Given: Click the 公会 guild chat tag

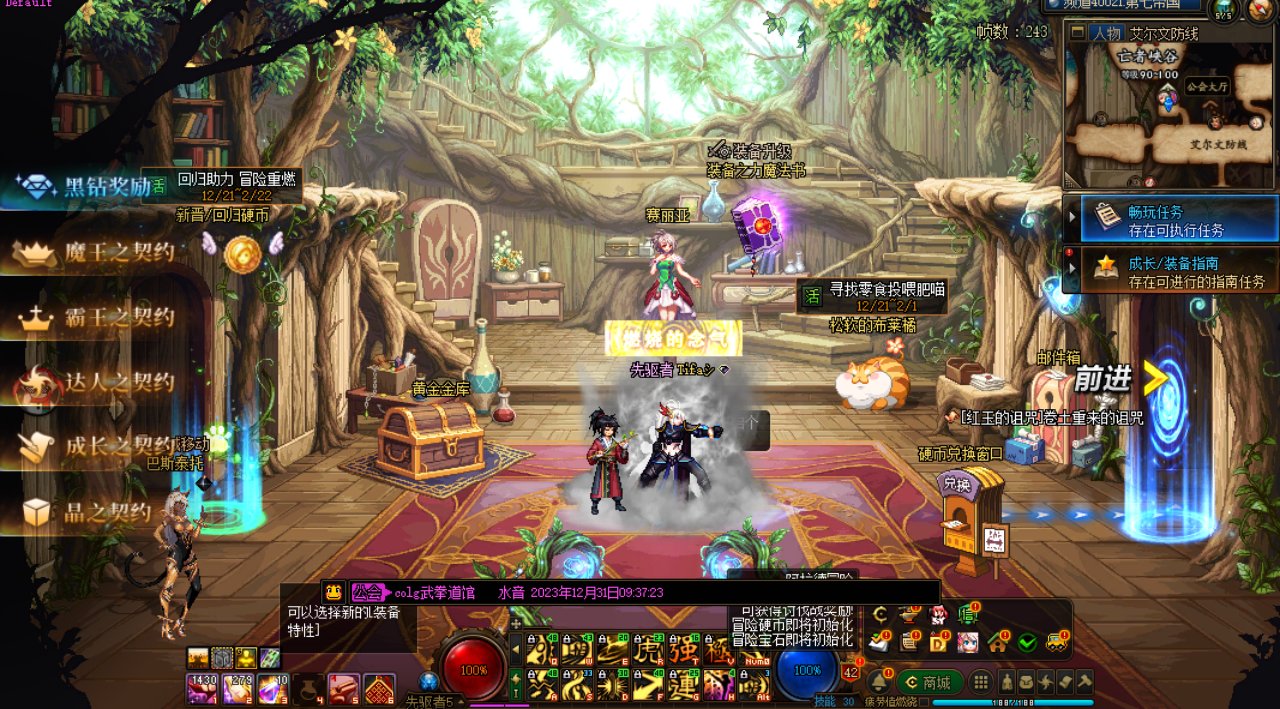Looking at the screenshot, I should tap(365, 592).
